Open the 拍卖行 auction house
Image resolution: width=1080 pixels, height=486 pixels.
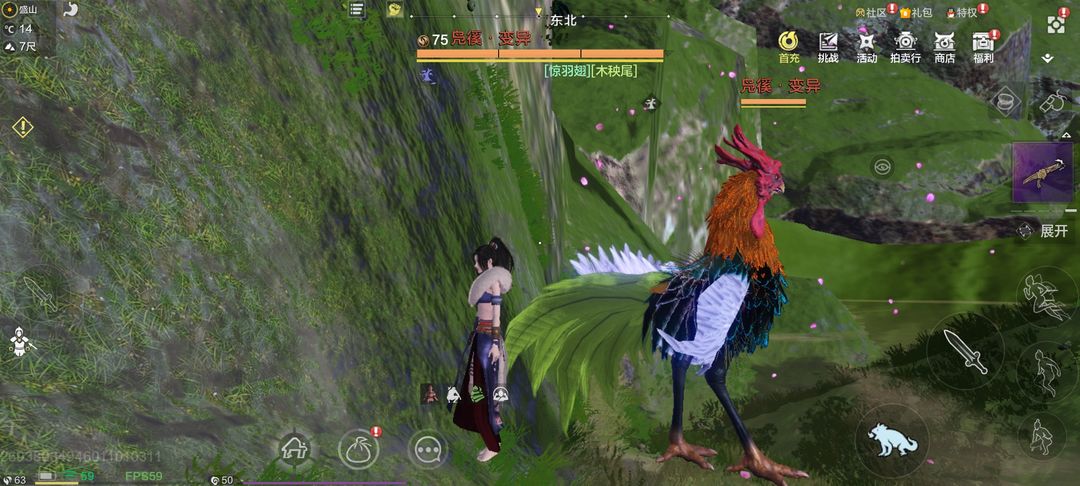905,44
